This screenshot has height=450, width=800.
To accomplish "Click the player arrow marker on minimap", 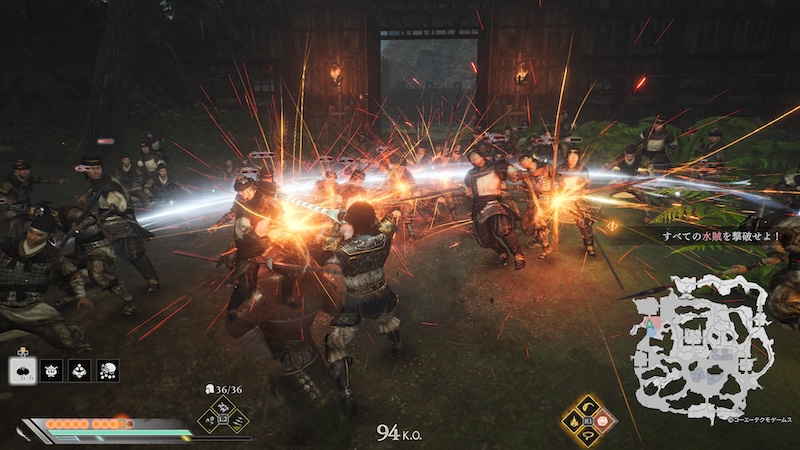I will [x=646, y=326].
